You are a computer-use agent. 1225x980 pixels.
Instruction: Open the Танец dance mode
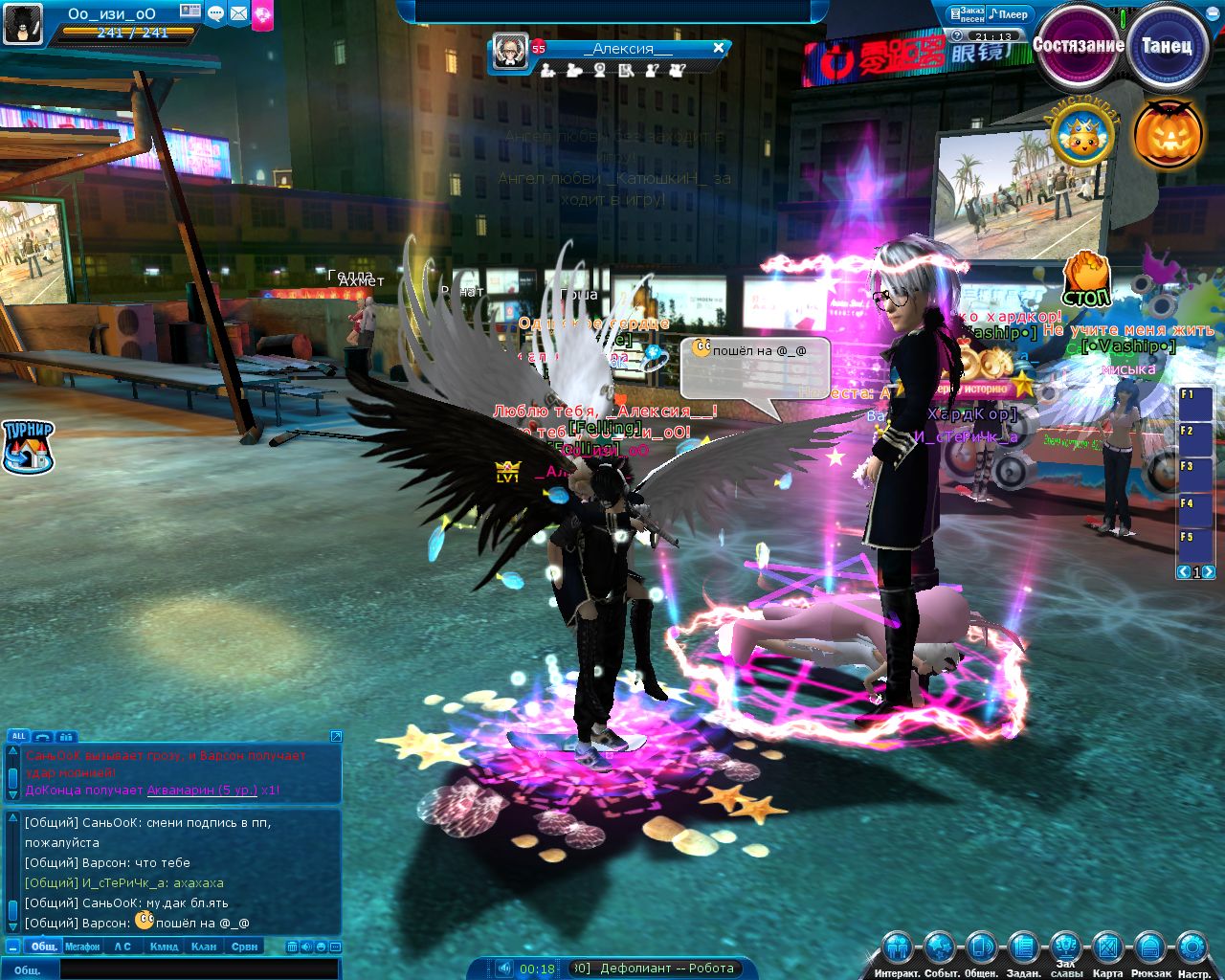pos(1166,45)
